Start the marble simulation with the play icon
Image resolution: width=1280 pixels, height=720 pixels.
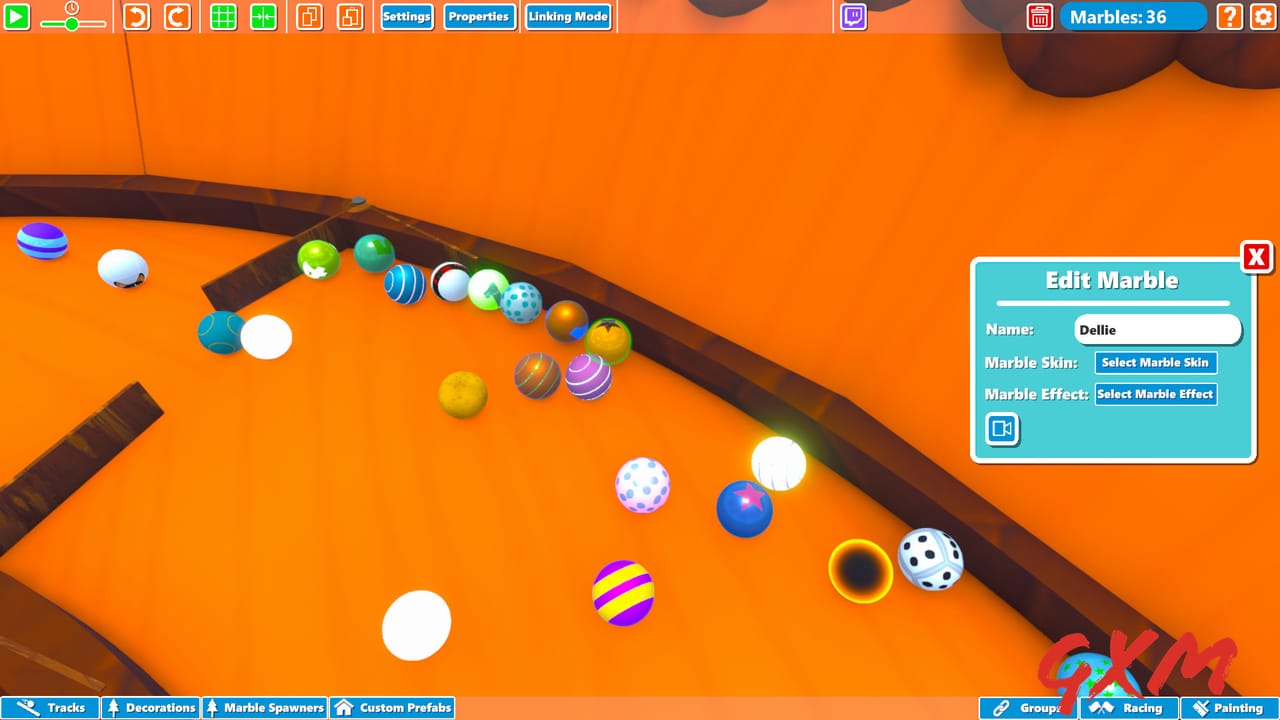pos(17,16)
